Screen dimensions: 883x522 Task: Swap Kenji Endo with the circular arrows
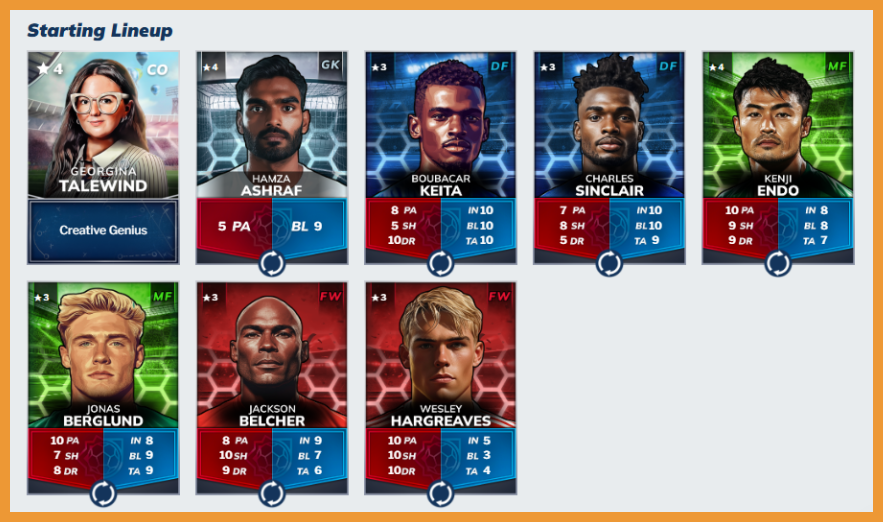click(778, 263)
